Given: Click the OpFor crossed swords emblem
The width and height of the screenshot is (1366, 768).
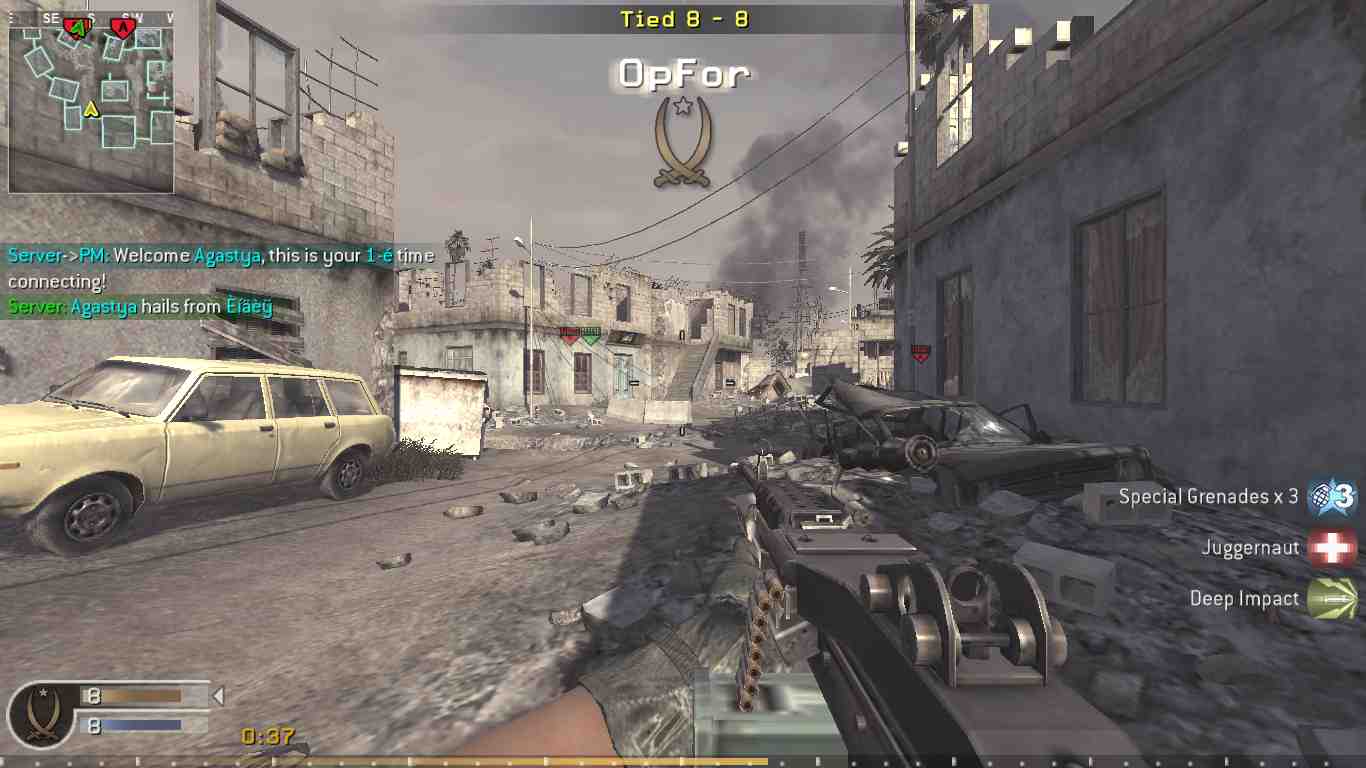Looking at the screenshot, I should coord(682,142).
